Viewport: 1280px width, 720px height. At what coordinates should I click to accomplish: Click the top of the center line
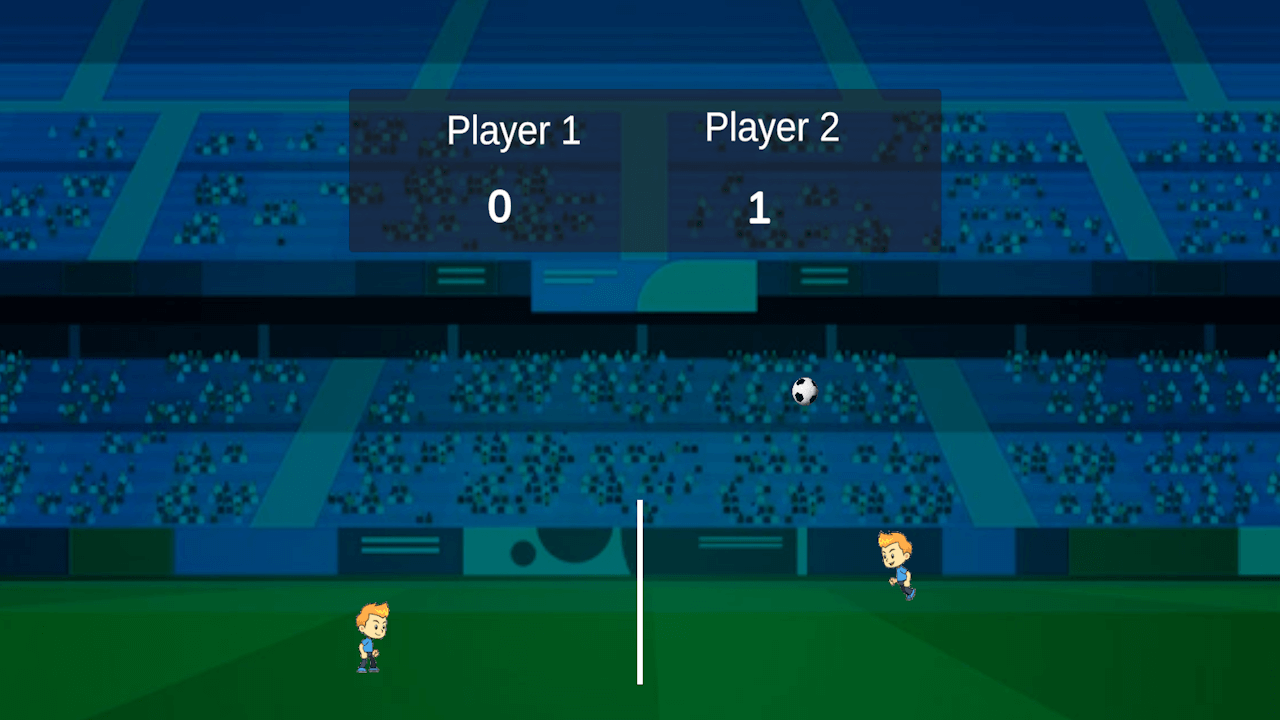640,500
